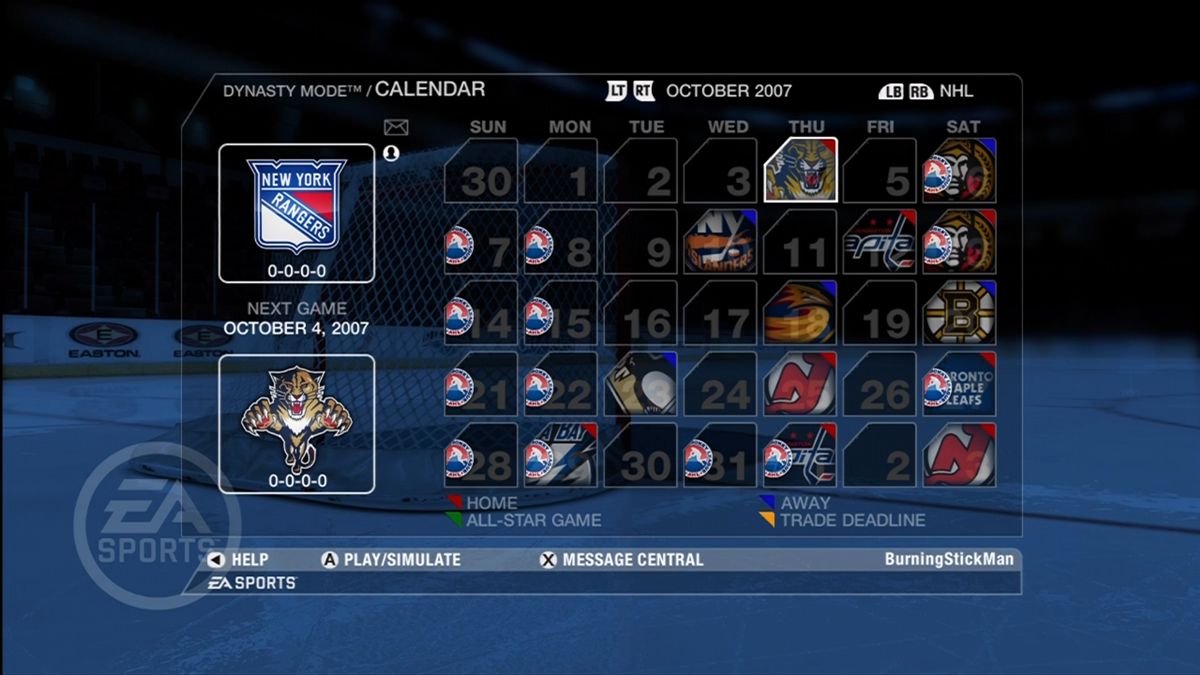
Task: Open the Devils game on October 25
Action: [800, 384]
